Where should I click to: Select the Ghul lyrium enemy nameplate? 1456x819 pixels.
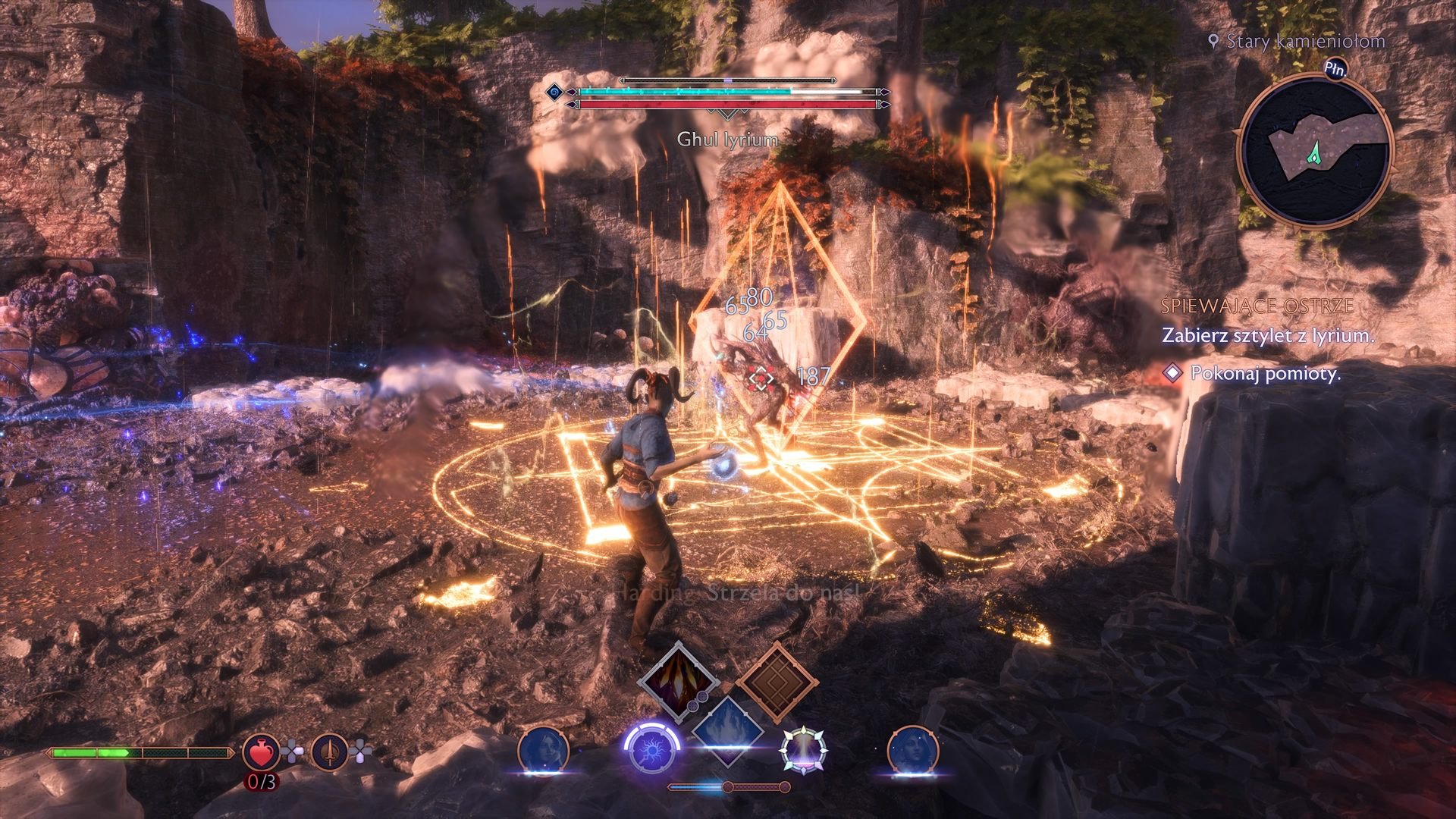(726, 140)
